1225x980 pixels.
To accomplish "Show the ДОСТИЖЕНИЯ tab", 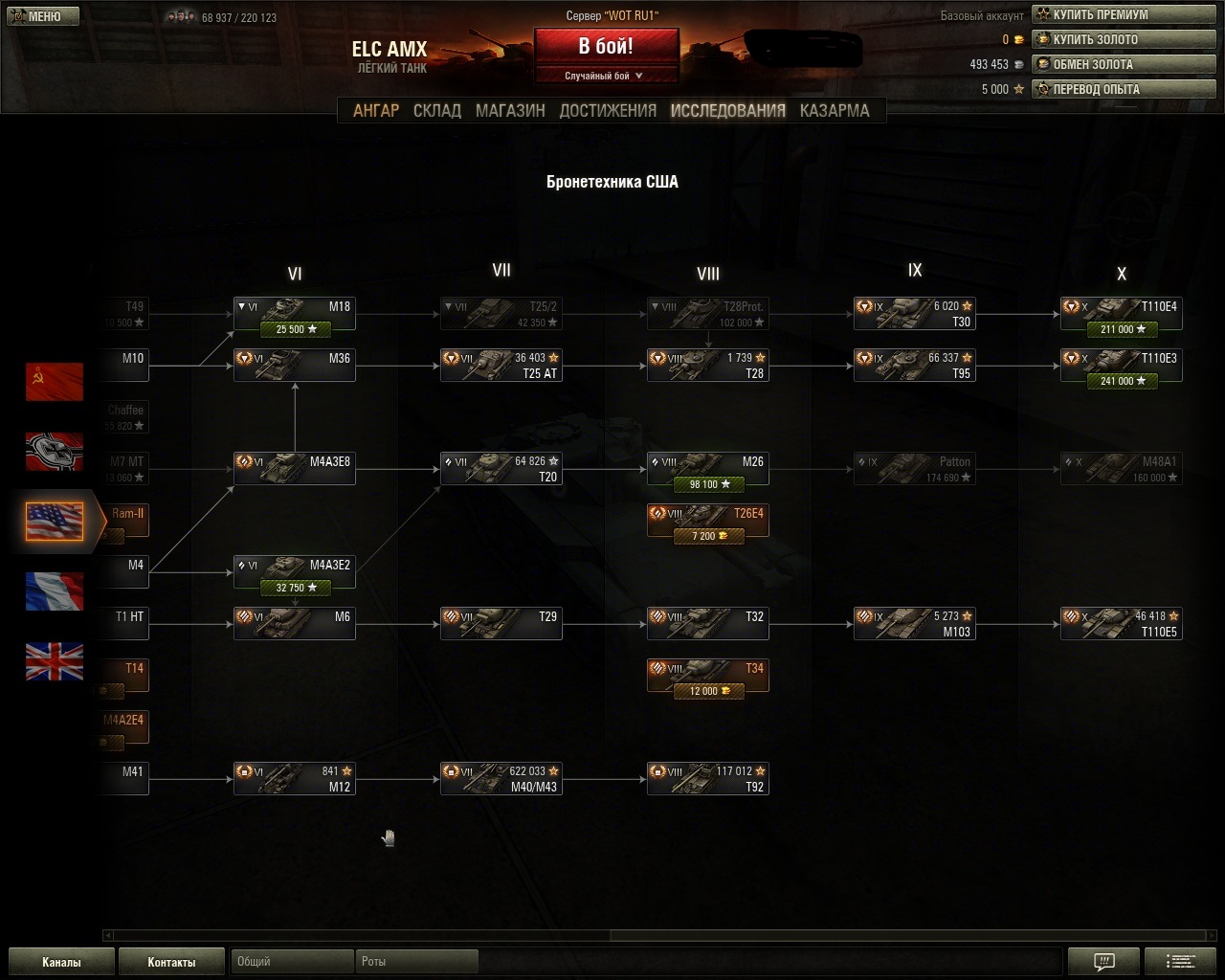I will [x=608, y=110].
